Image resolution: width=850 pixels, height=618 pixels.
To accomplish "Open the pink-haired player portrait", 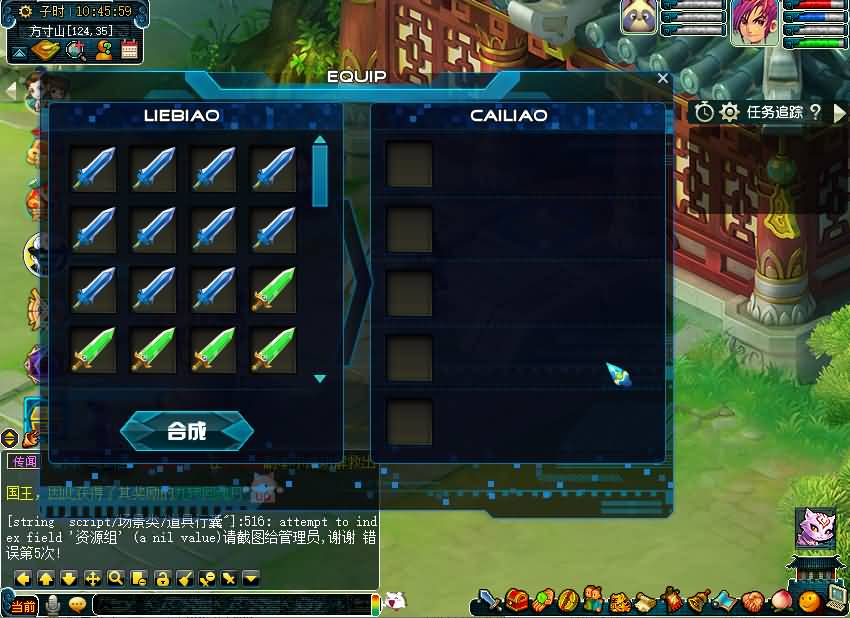I will click(754, 22).
